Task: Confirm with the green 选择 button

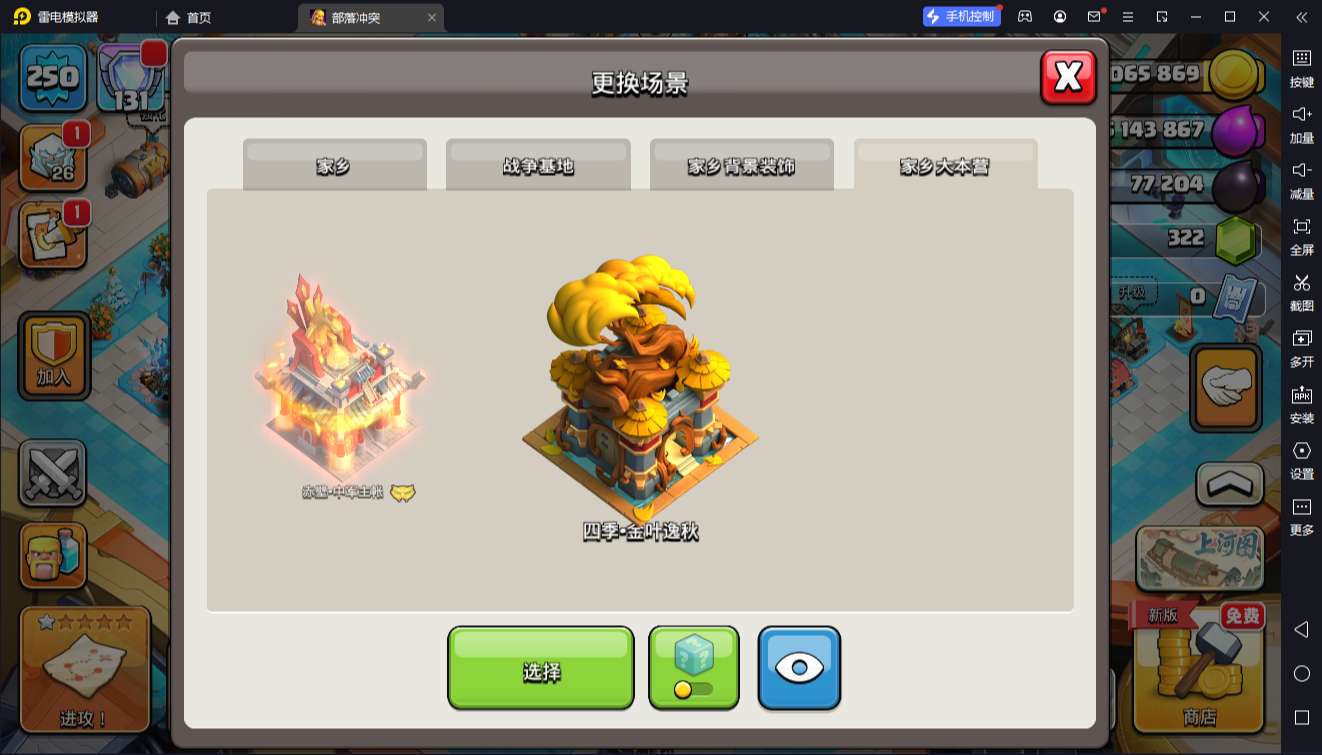Action: (x=540, y=669)
